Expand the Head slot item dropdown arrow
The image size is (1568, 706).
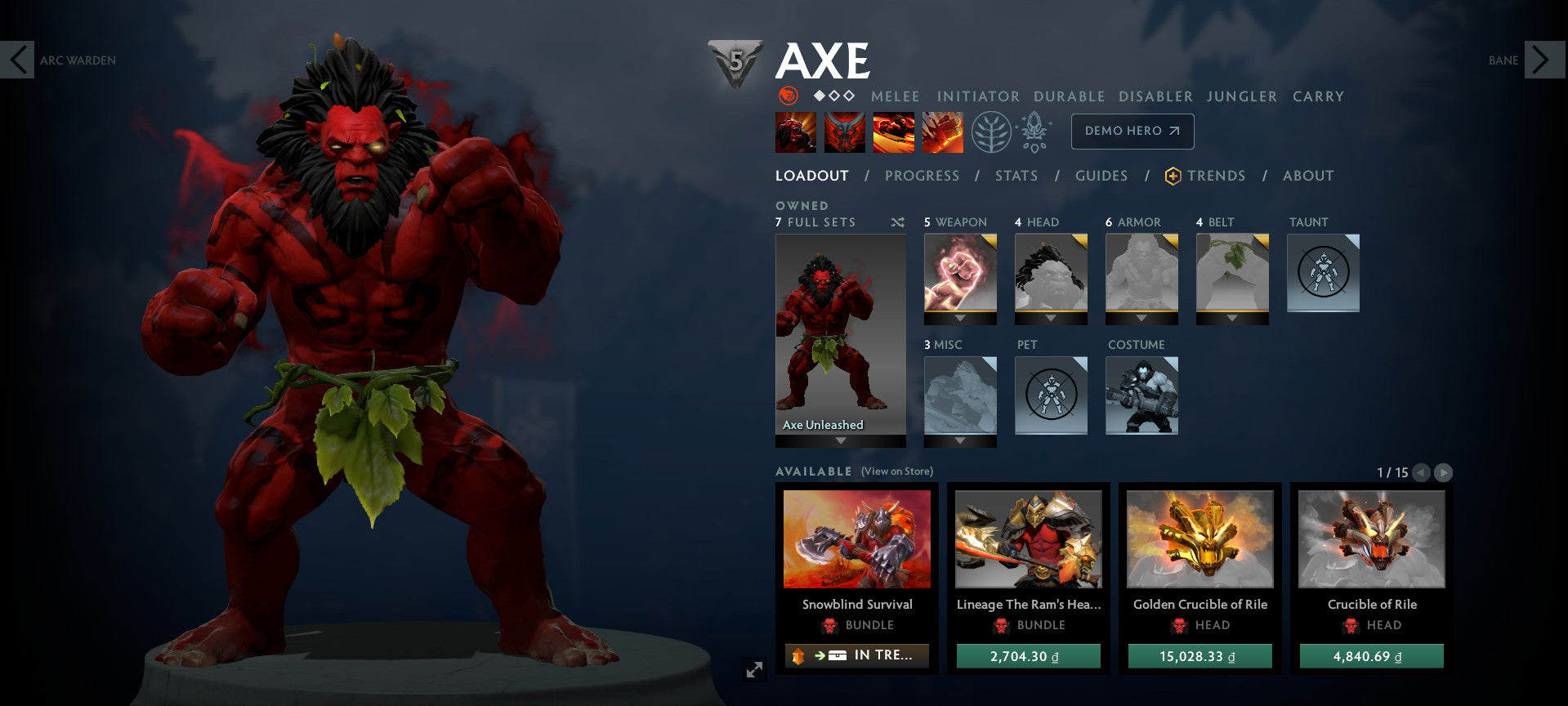(x=1050, y=318)
